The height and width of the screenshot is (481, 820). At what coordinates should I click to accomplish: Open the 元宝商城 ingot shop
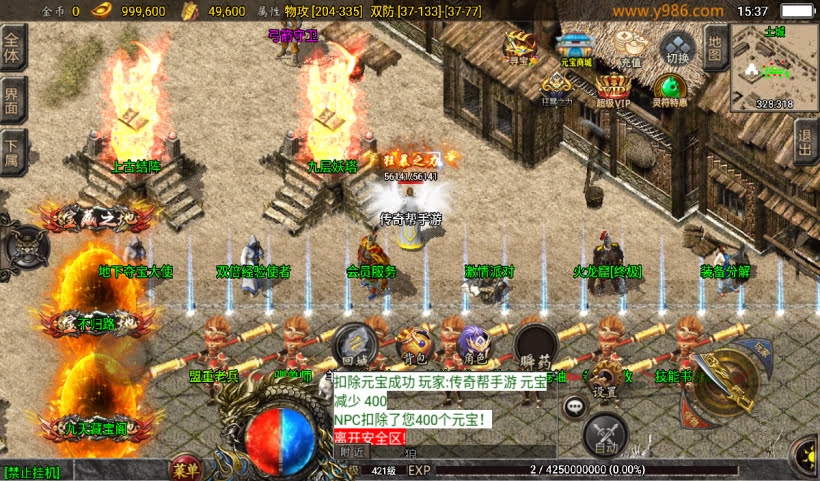574,47
